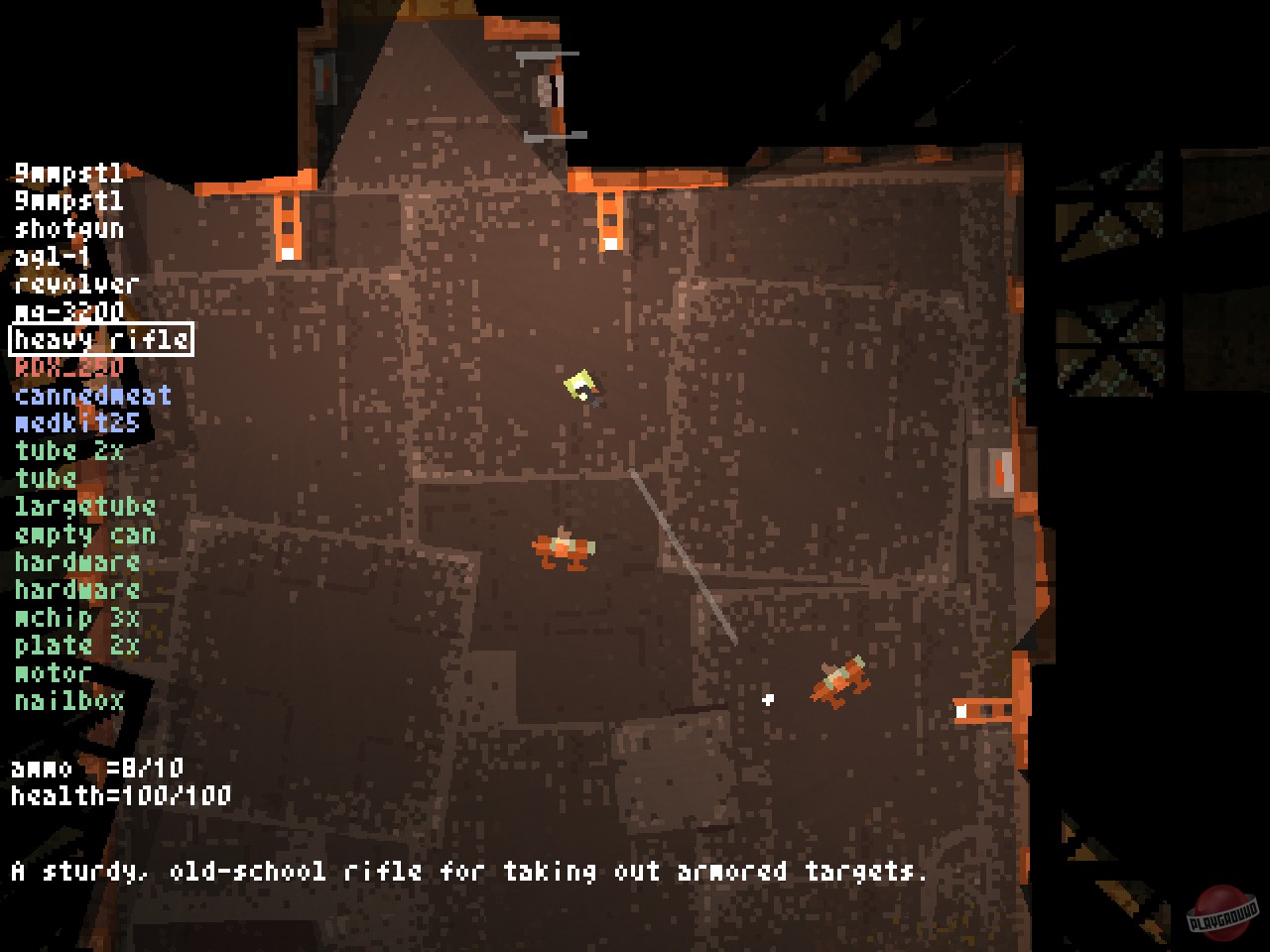The image size is (1270, 952).
Task: Eat the cannedmeat item
Action: pyautogui.click(x=91, y=395)
